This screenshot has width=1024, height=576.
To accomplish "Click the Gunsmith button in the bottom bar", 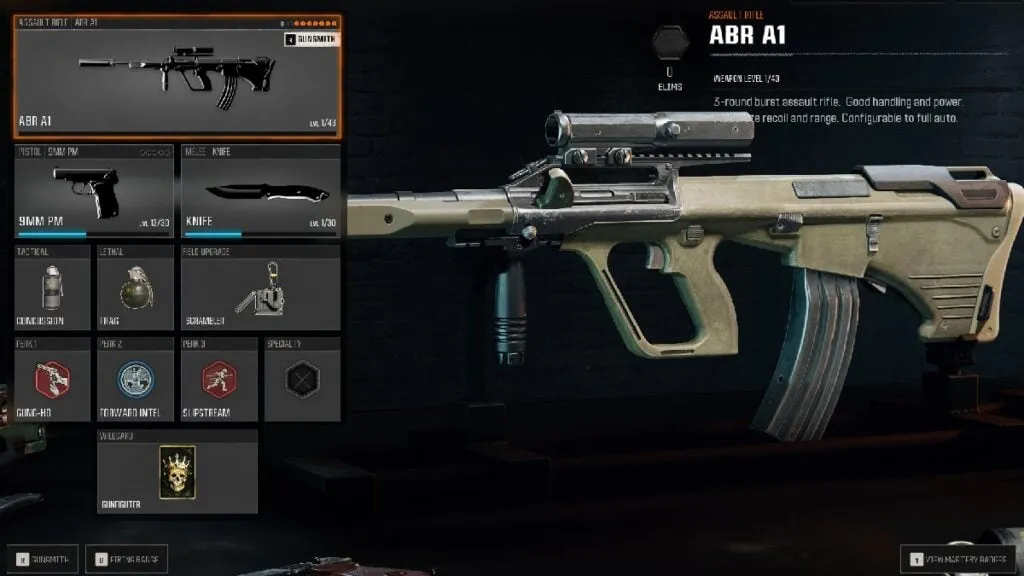I will (x=43, y=558).
